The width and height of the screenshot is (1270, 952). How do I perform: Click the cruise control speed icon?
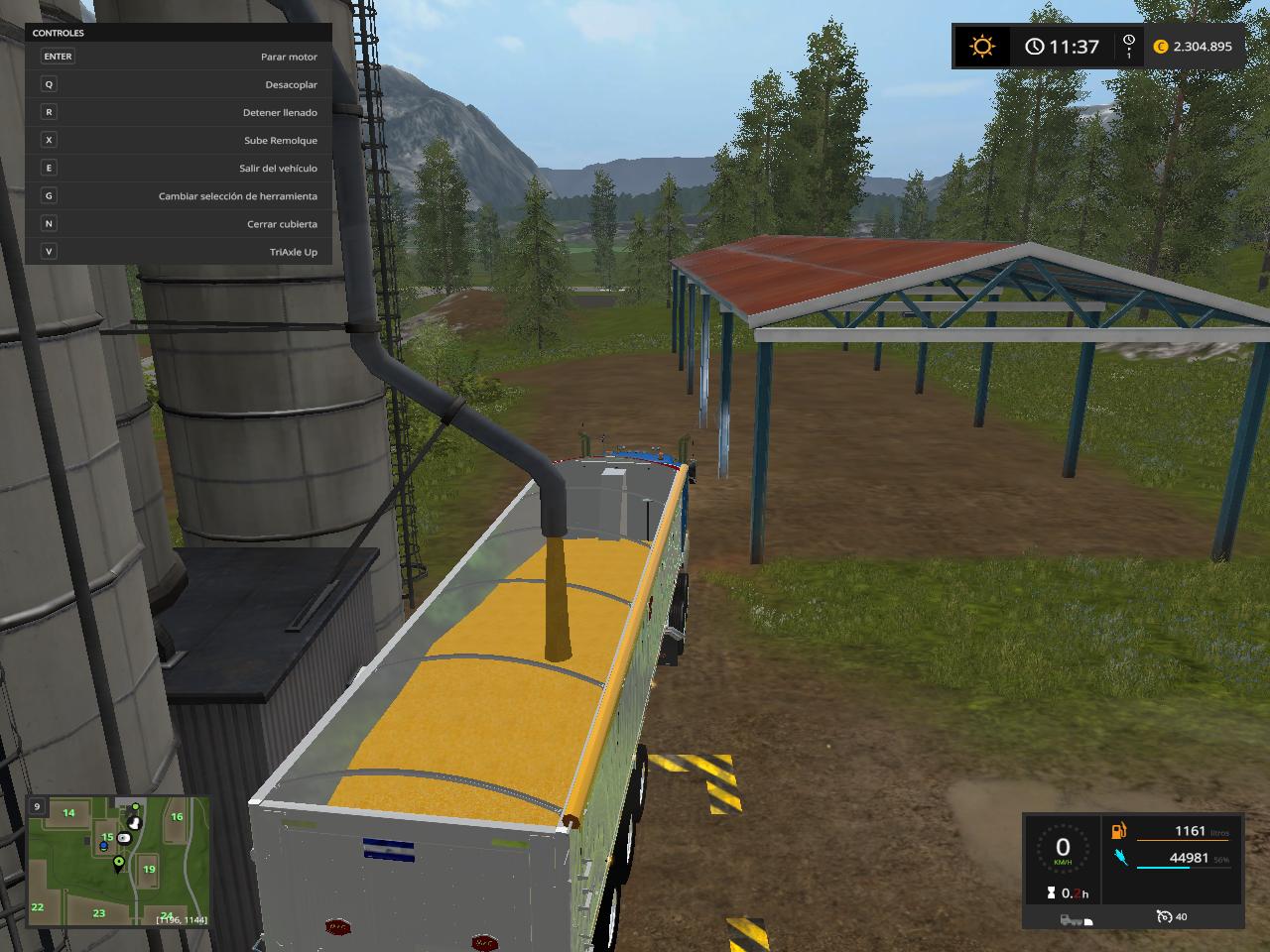(x=1164, y=917)
